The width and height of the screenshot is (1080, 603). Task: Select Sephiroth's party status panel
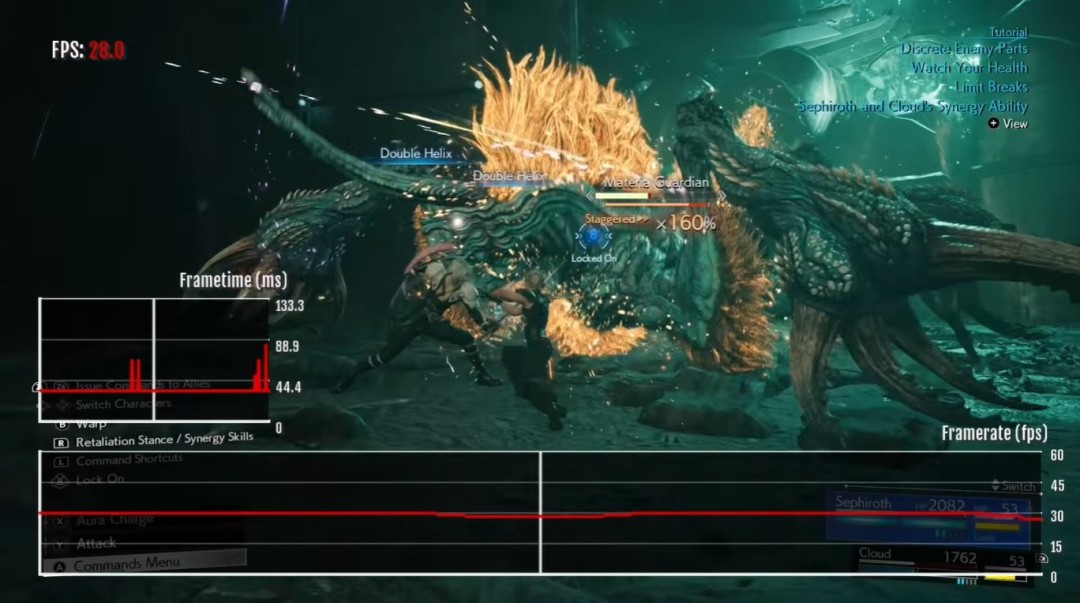(928, 515)
